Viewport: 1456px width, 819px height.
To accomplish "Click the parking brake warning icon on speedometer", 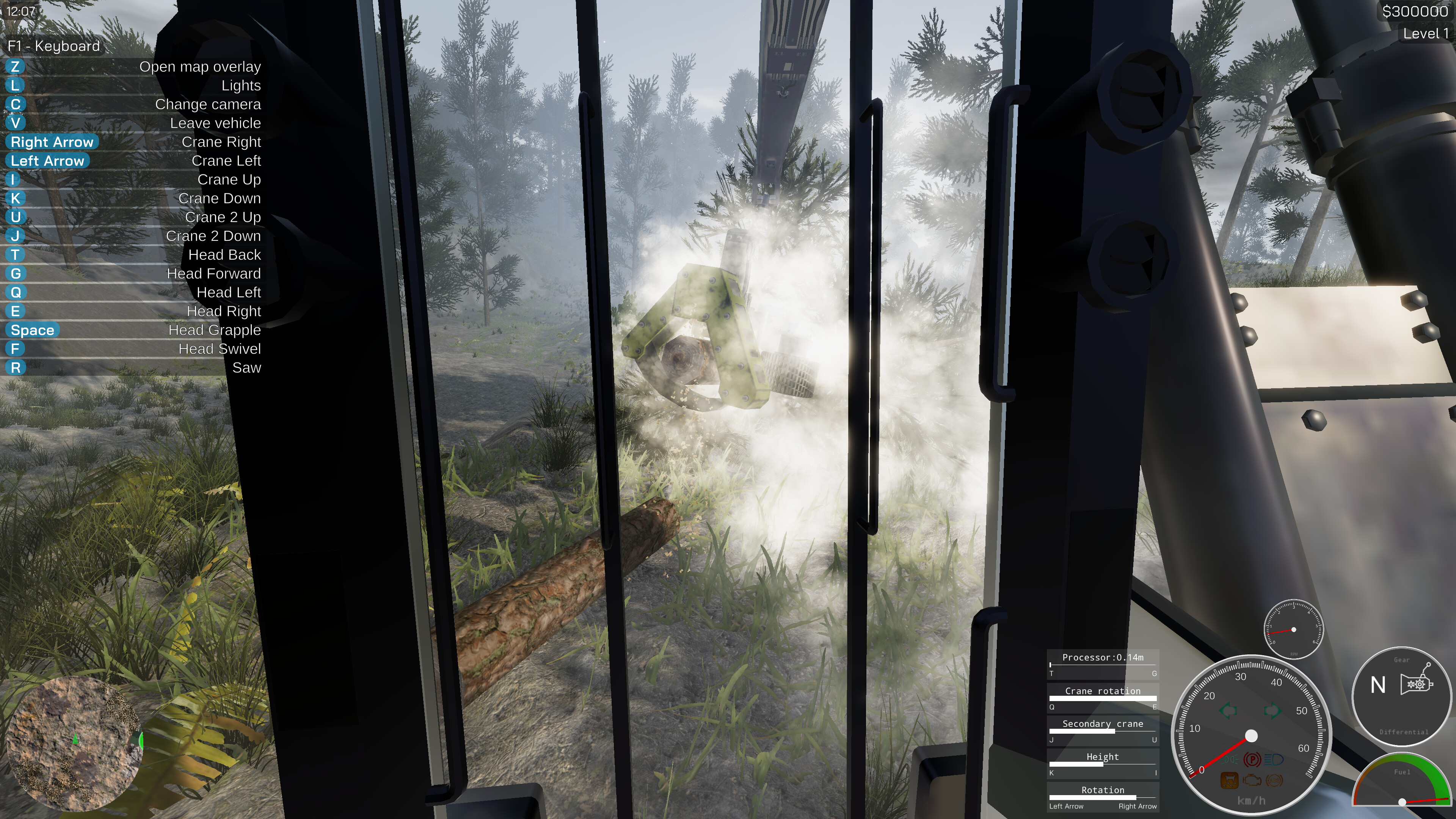I will 1253,759.
